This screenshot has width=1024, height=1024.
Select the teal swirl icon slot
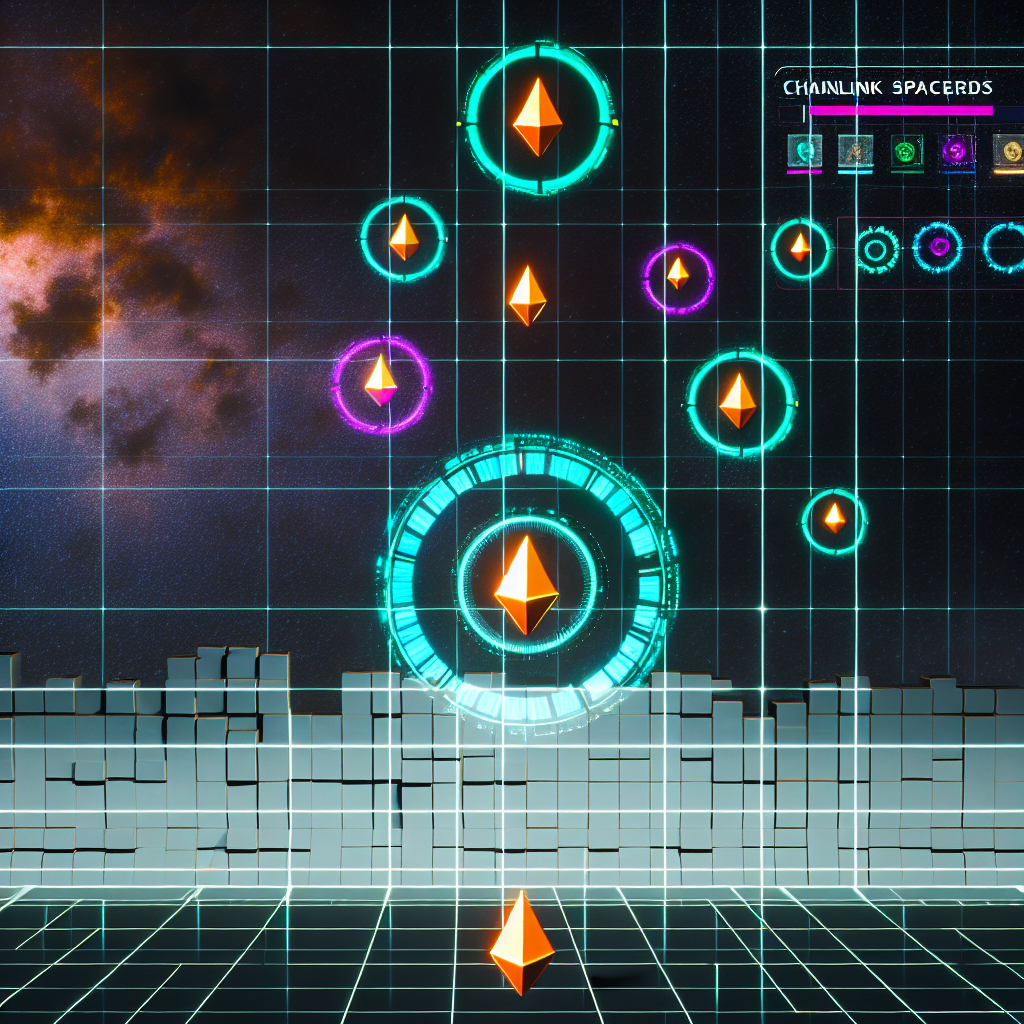[804, 151]
